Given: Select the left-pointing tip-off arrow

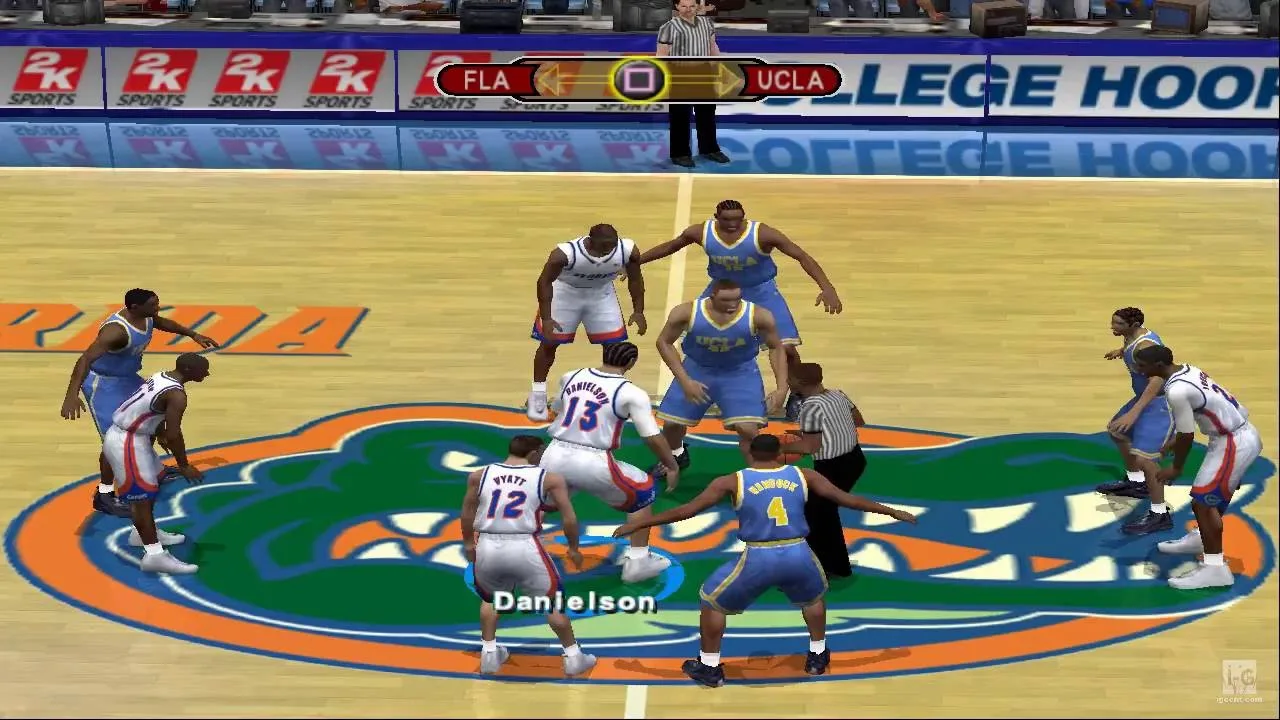Looking at the screenshot, I should click(x=560, y=80).
